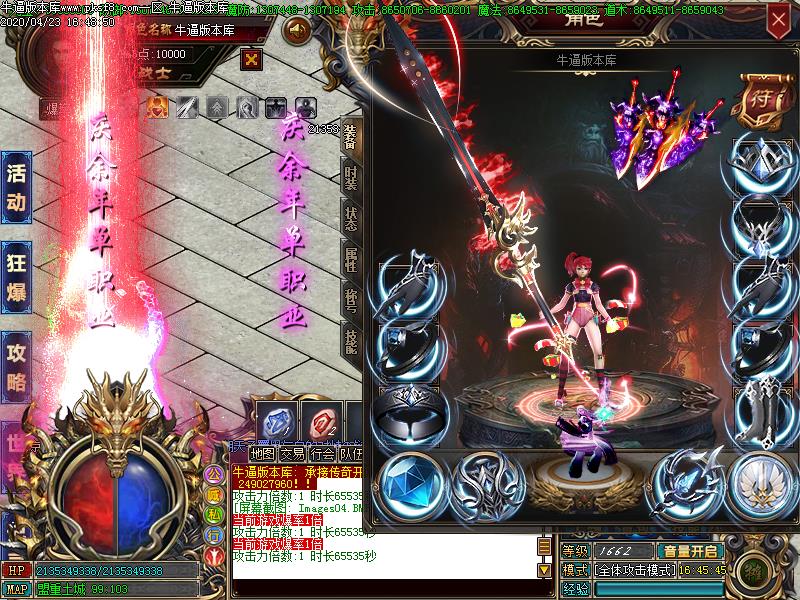This screenshot has width=800, height=600.
Task: Select the white winged emblem slot
Action: (x=760, y=483)
